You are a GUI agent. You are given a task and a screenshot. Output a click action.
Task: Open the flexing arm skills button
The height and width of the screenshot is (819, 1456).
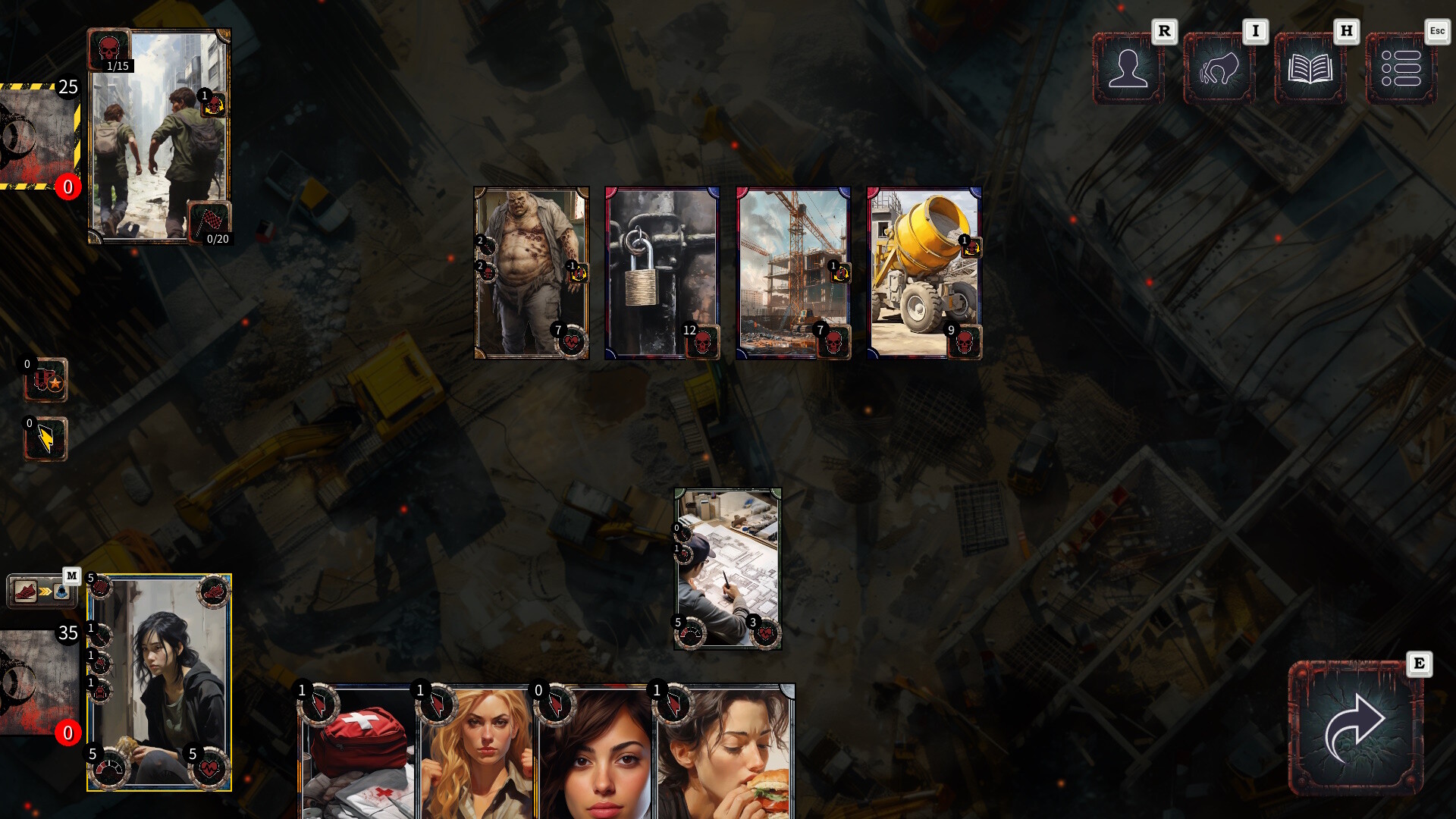point(1219,69)
